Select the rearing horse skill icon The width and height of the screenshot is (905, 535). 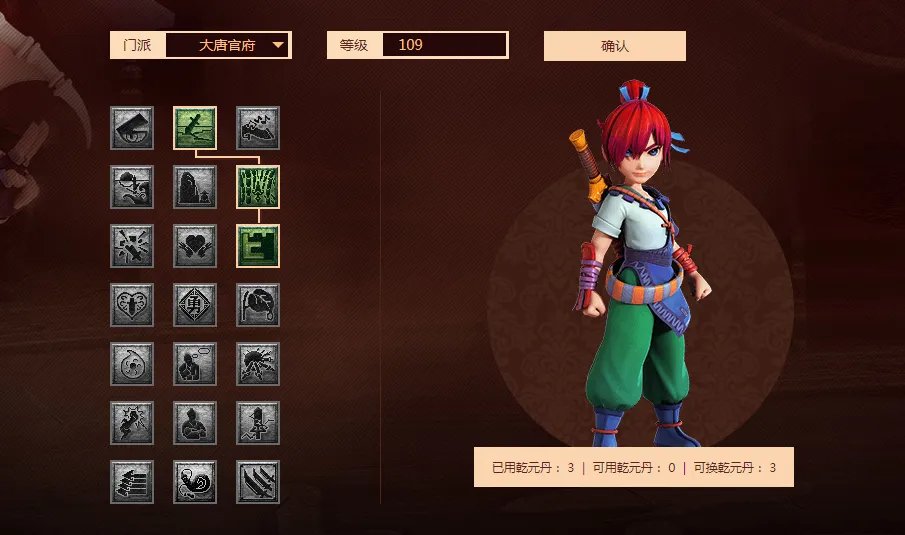[x=132, y=423]
